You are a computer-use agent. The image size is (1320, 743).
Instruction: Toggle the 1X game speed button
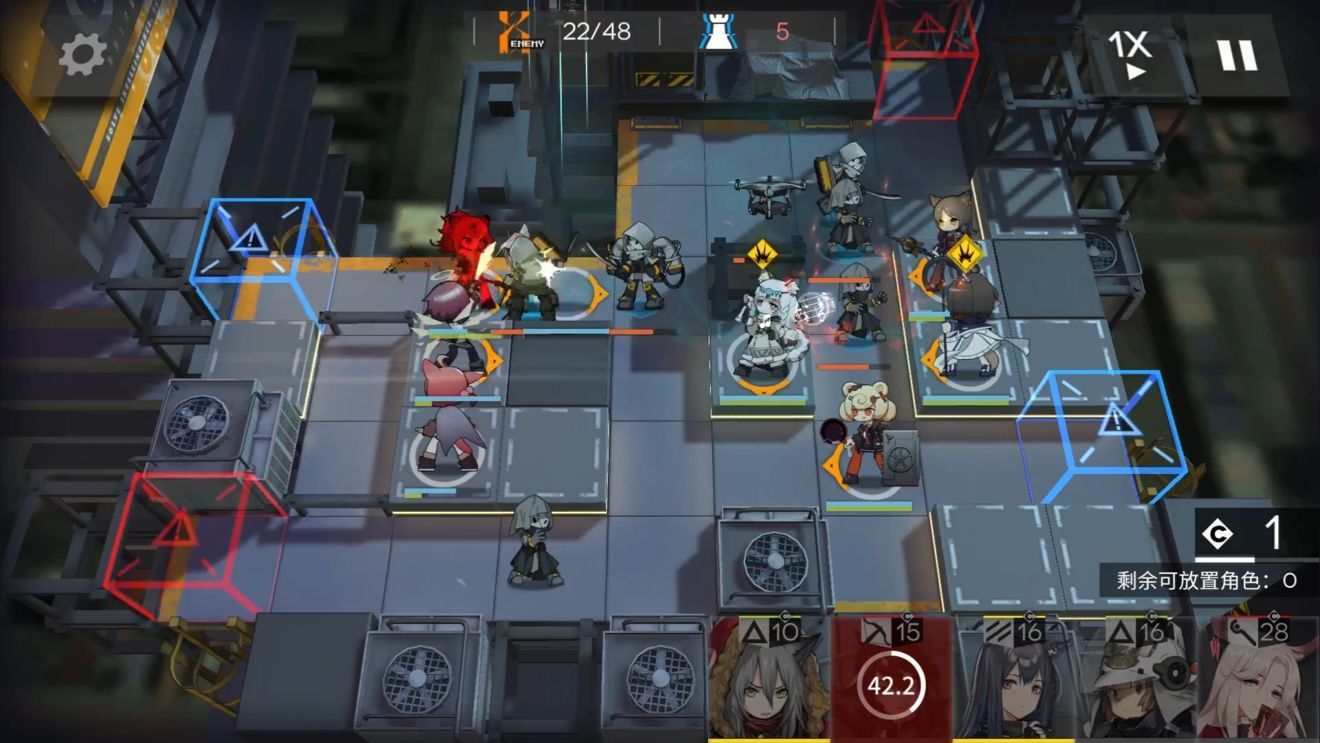[1131, 54]
